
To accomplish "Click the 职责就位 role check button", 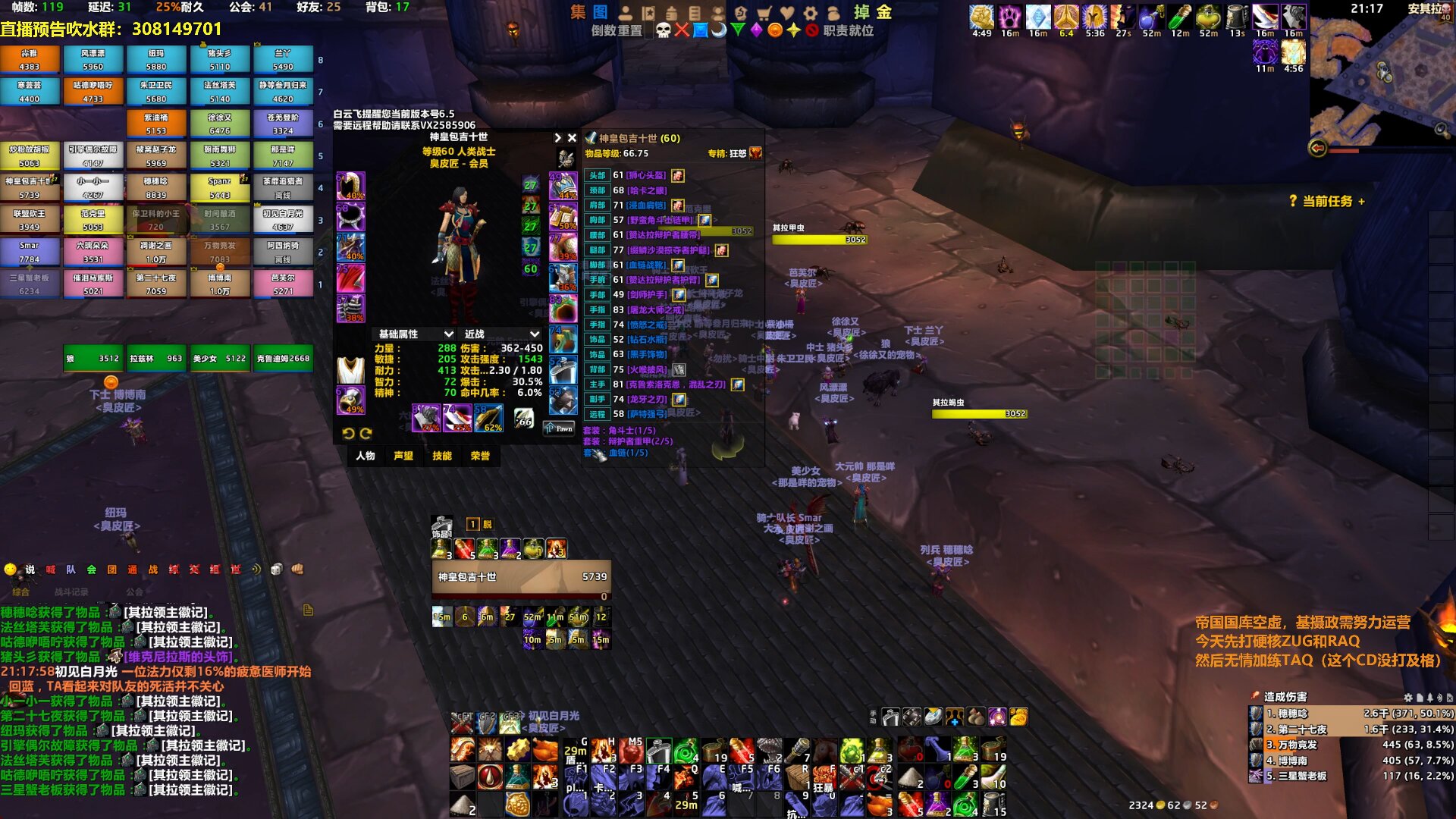I will click(x=848, y=31).
